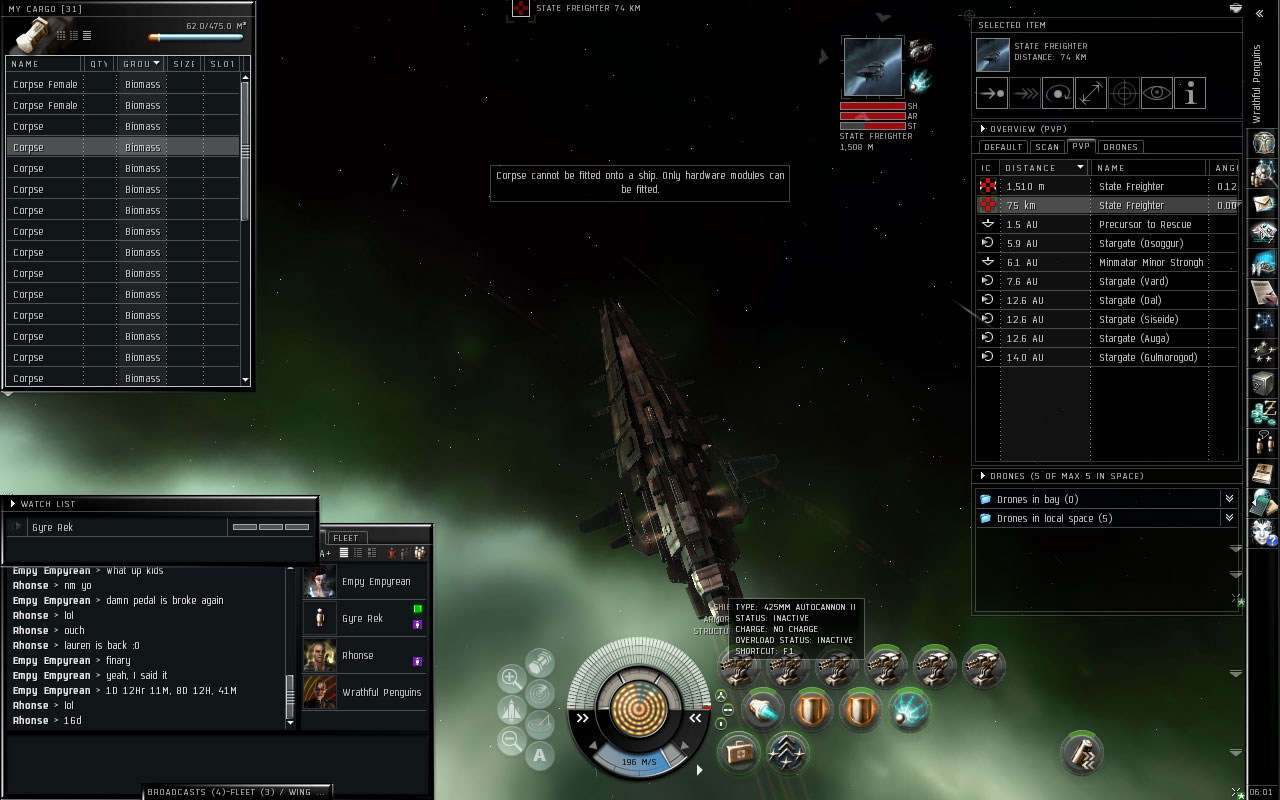Viewport: 1280px width, 800px height.
Task: Show info for the State Freighter
Action: [1190, 93]
